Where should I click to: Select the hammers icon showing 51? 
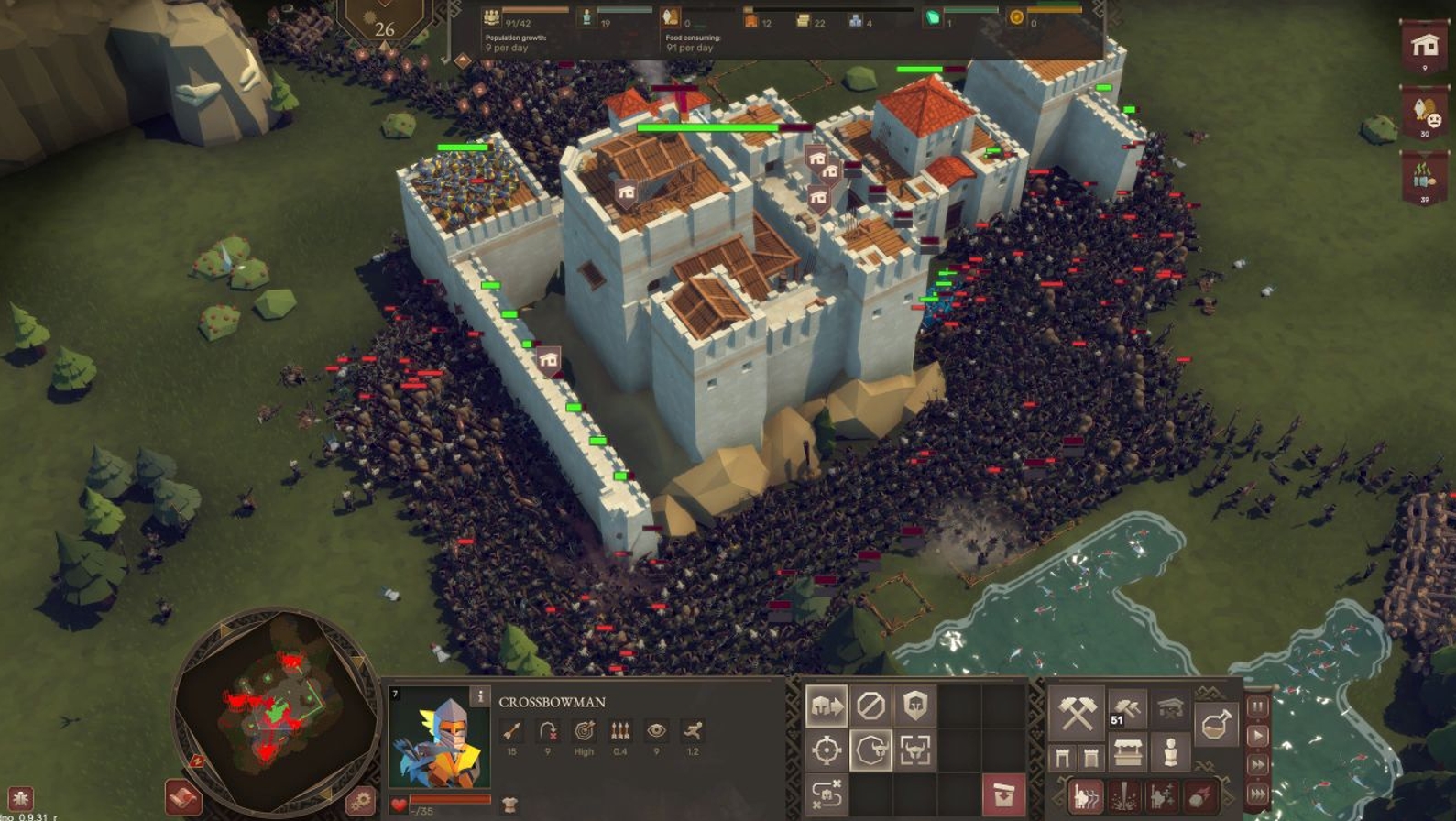pyautogui.click(x=1127, y=709)
